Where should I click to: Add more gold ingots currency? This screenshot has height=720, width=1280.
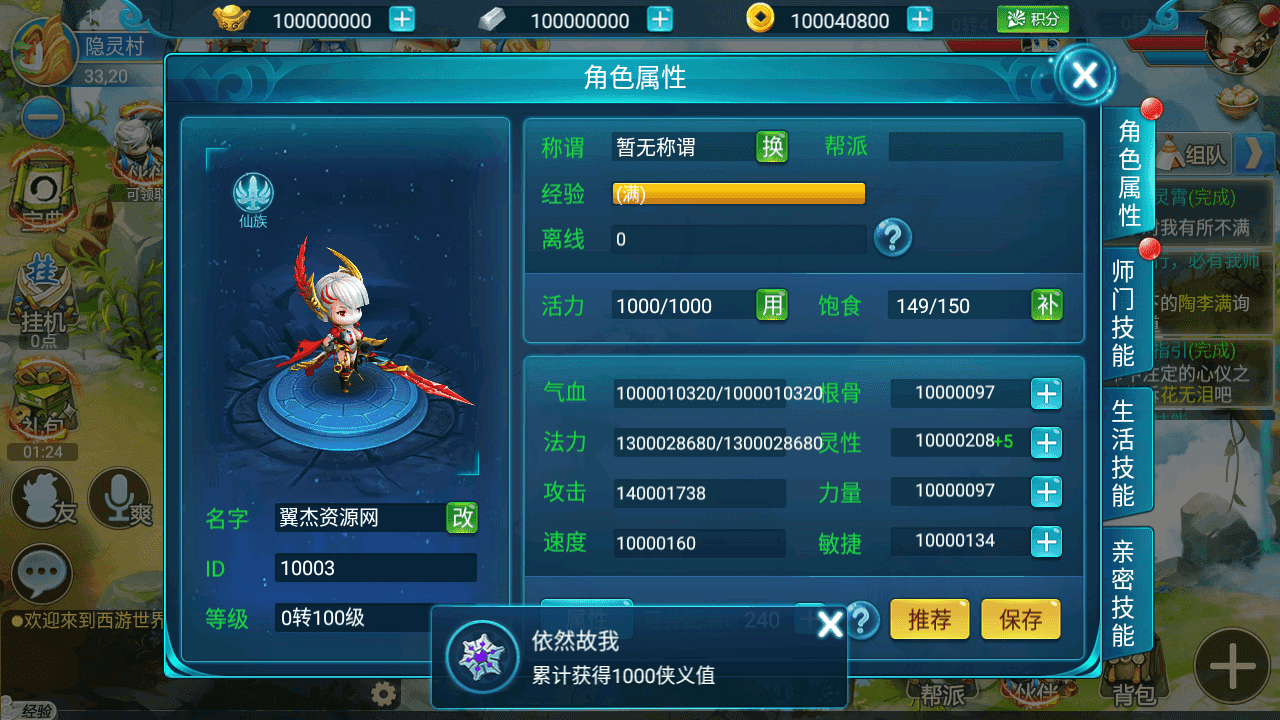pos(402,20)
